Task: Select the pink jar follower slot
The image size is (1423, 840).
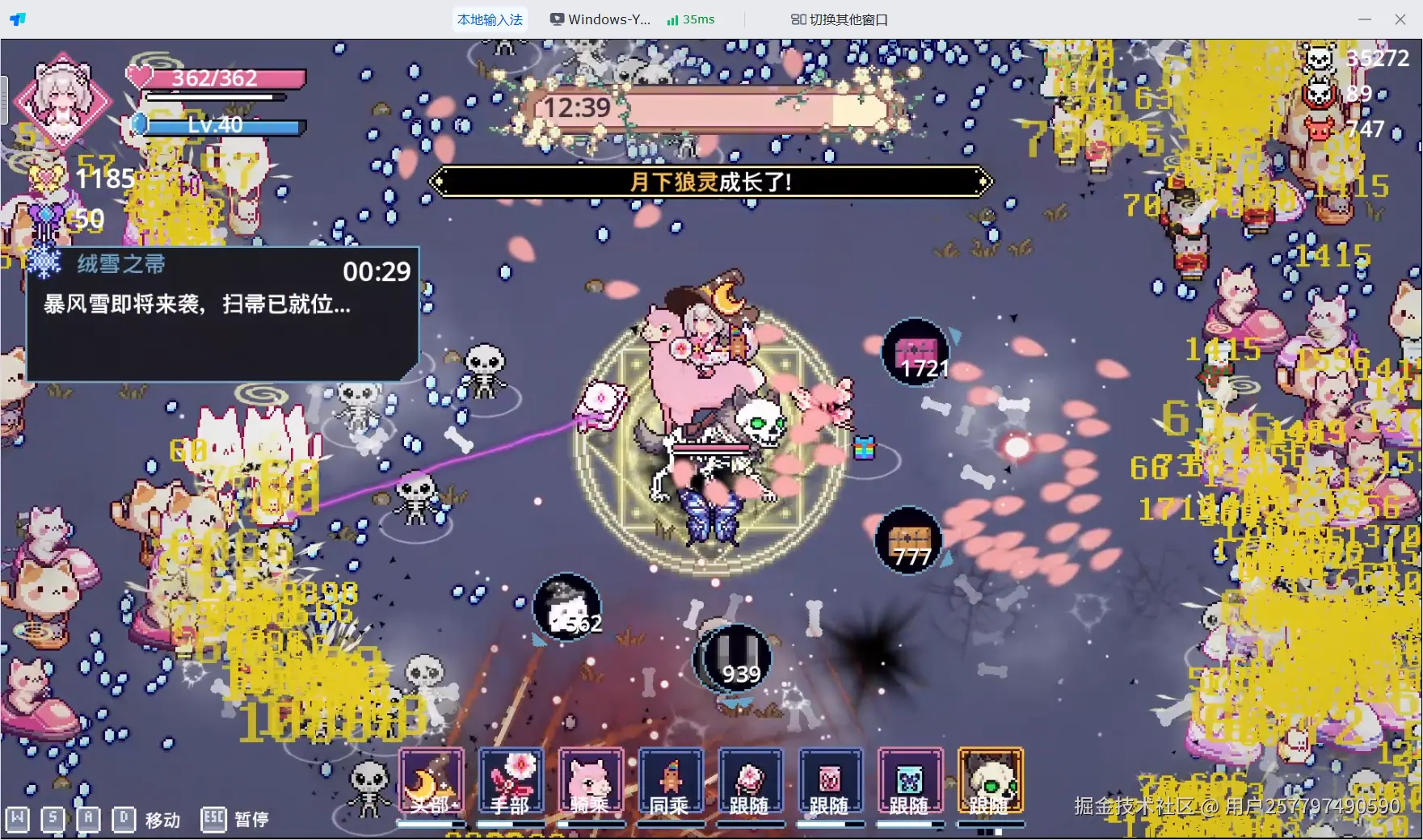Action: (830, 781)
